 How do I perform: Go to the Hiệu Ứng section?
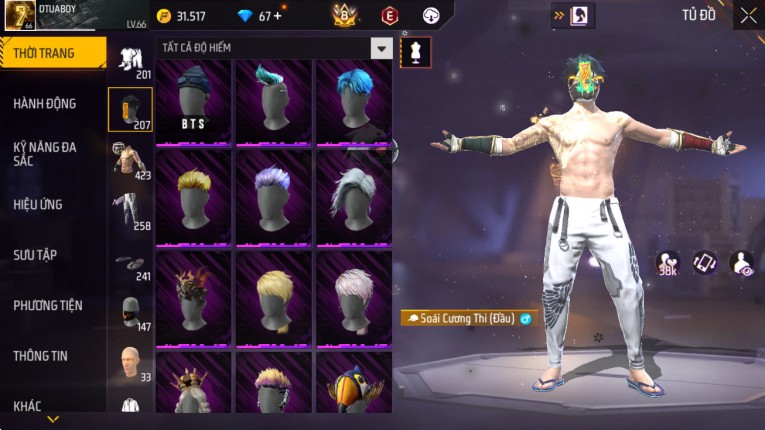pyautogui.click(x=38, y=204)
